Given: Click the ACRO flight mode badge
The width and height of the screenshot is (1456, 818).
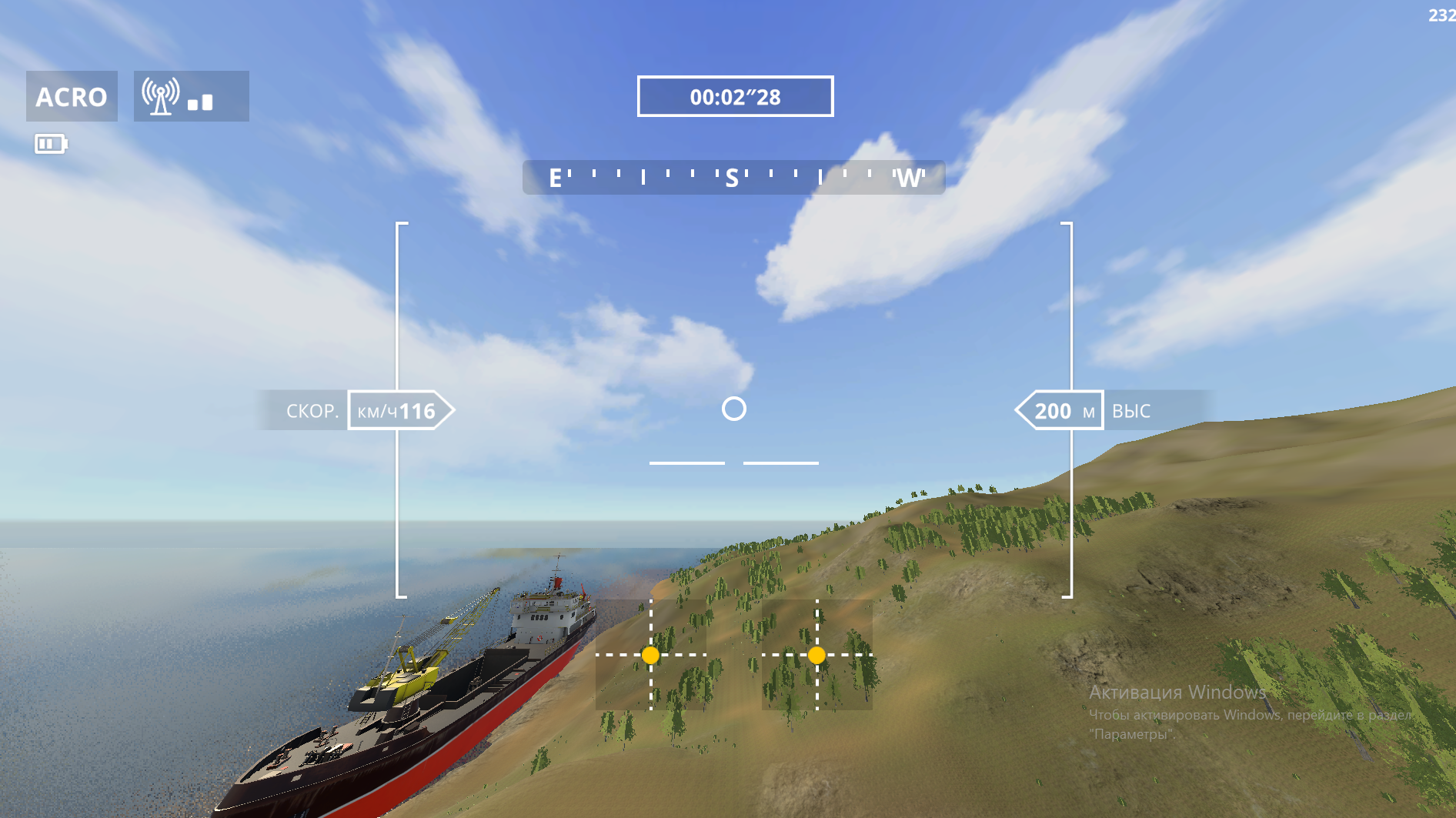Looking at the screenshot, I should [72, 96].
